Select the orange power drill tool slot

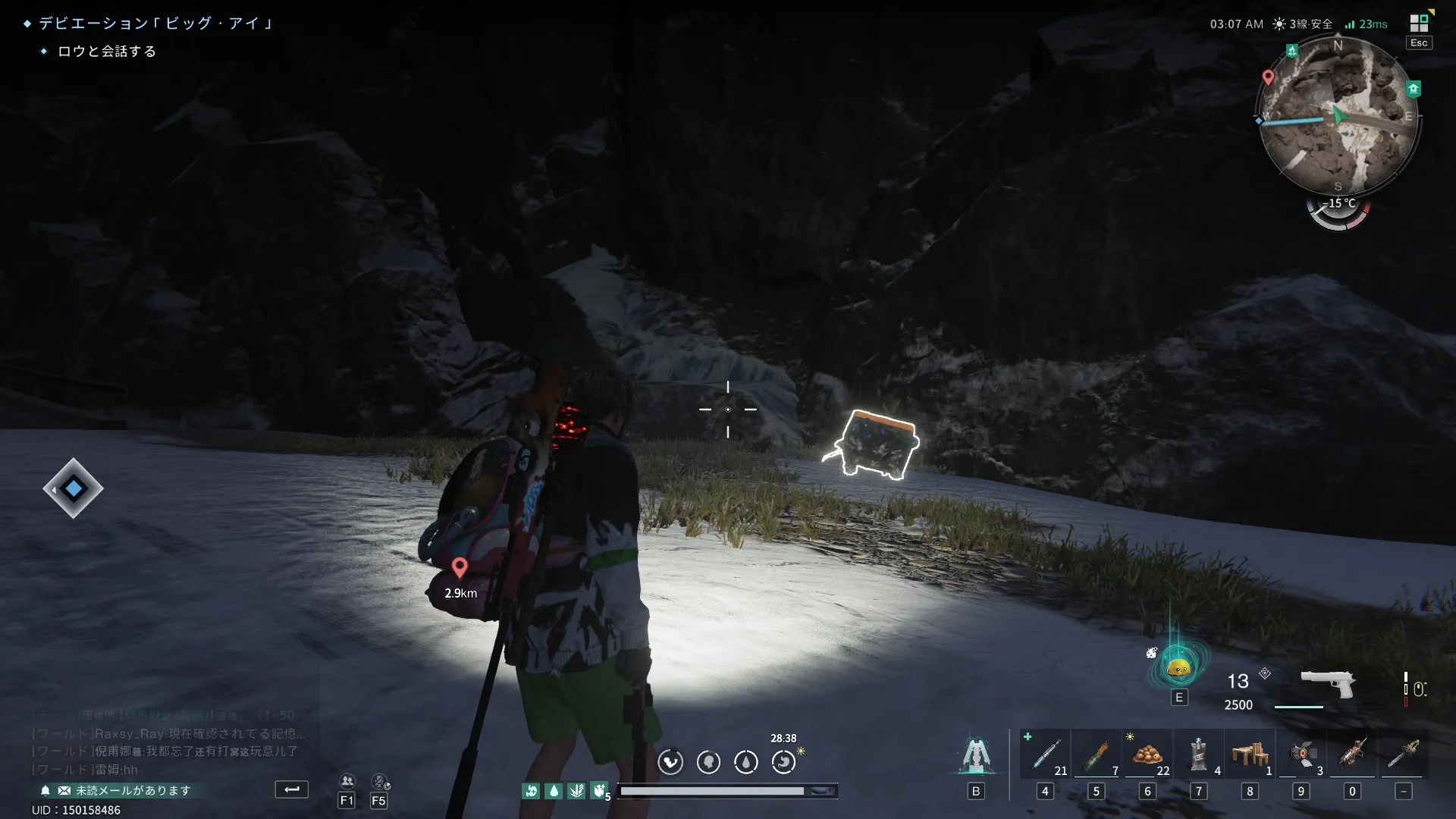pyautogui.click(x=1352, y=755)
